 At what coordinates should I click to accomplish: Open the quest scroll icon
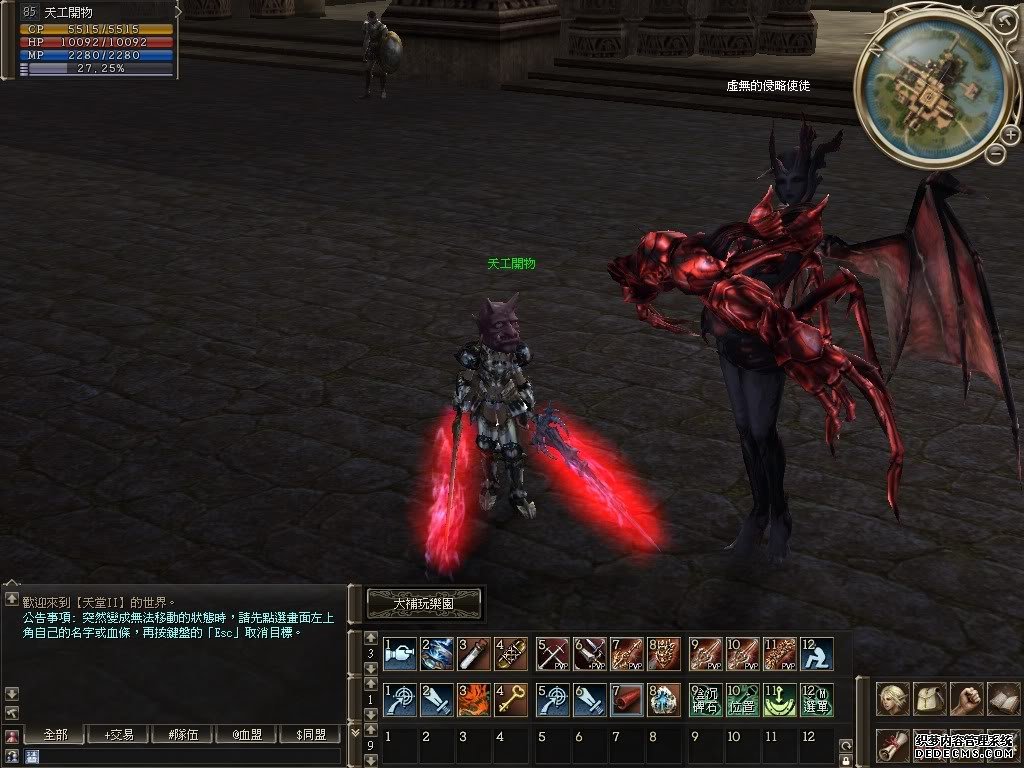coord(892,744)
